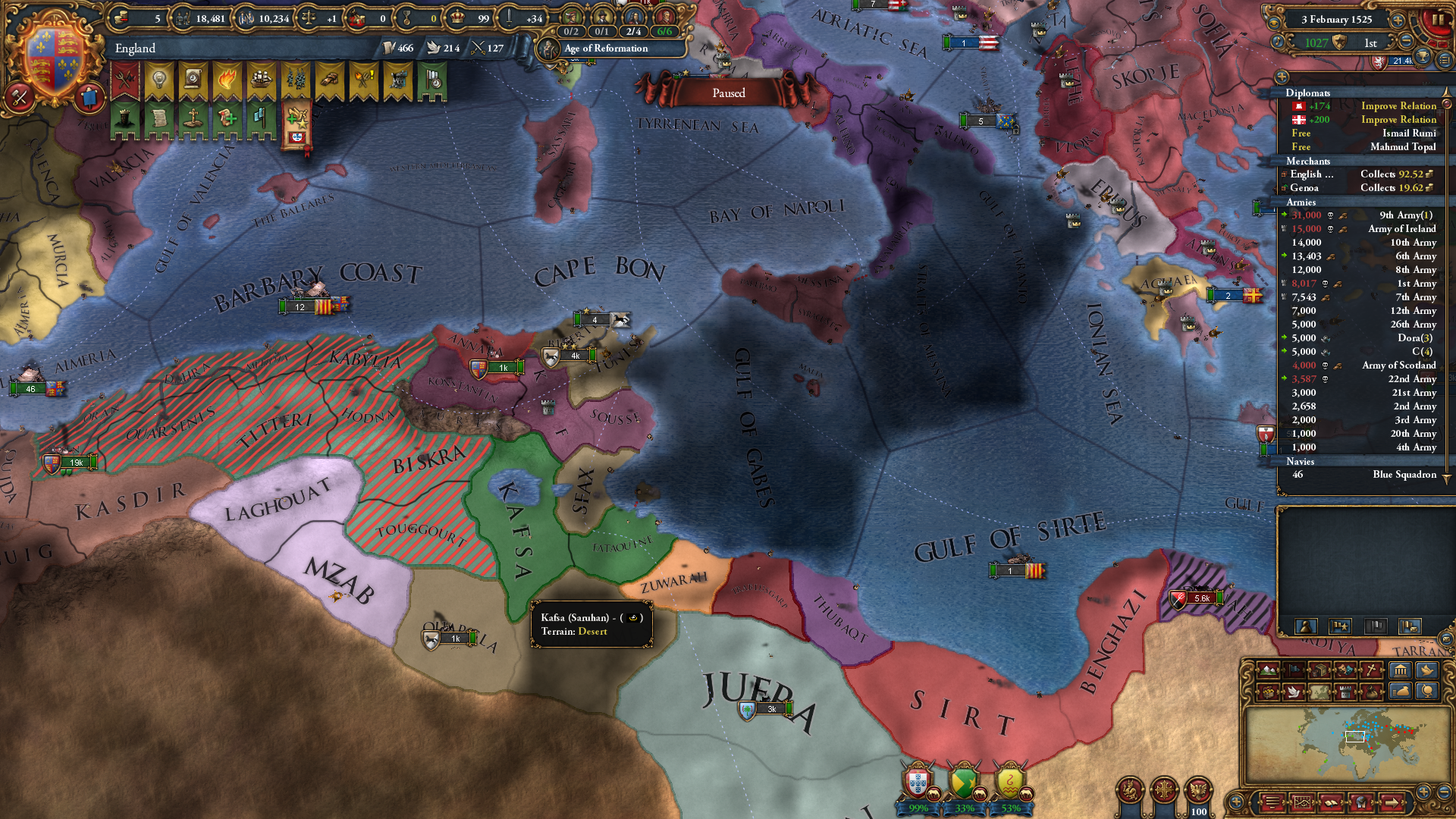Switch to political map mode
The height and width of the screenshot is (819, 1456).
pos(1294,671)
